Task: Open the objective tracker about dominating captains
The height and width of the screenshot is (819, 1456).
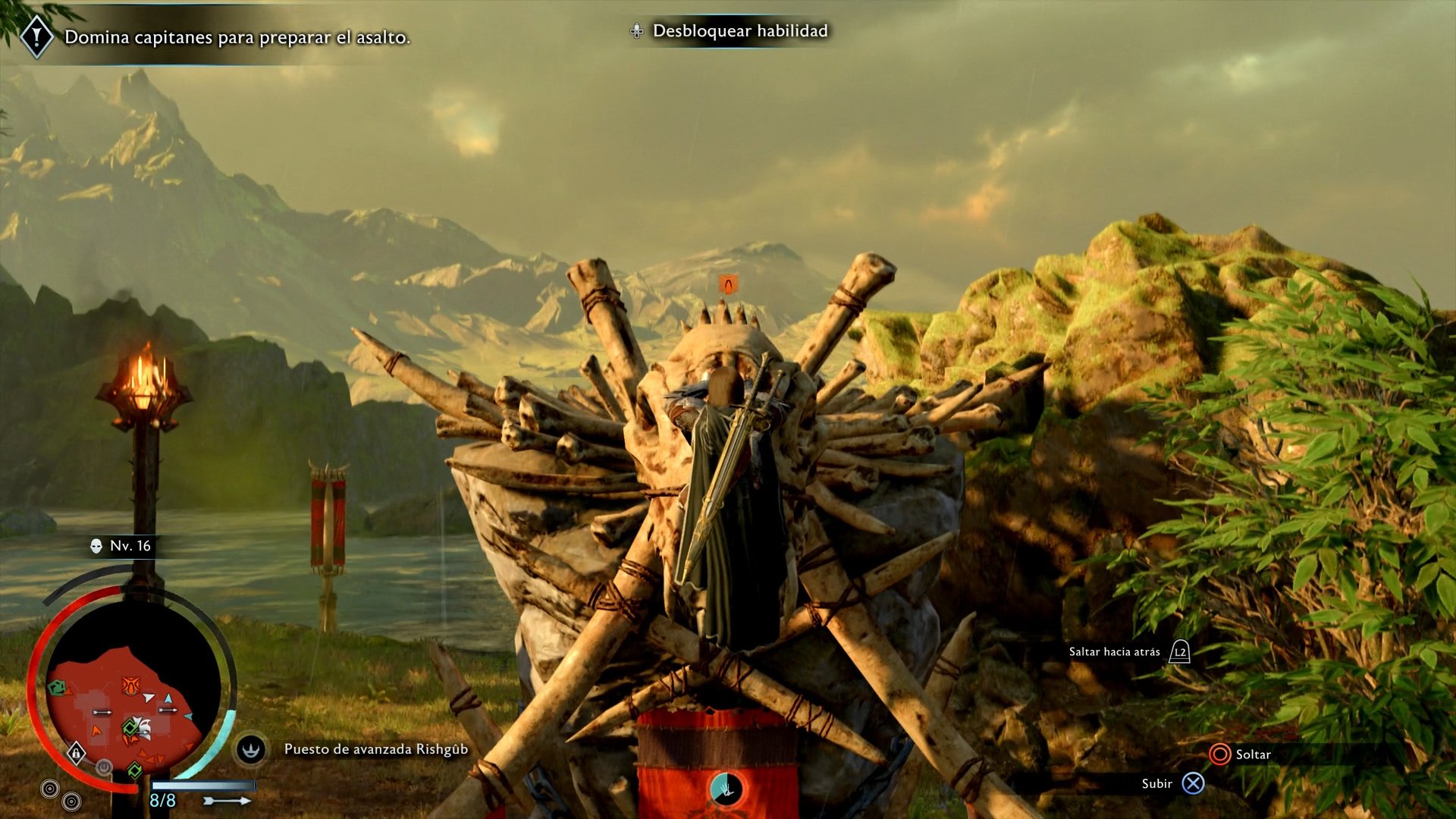Action: point(237,37)
